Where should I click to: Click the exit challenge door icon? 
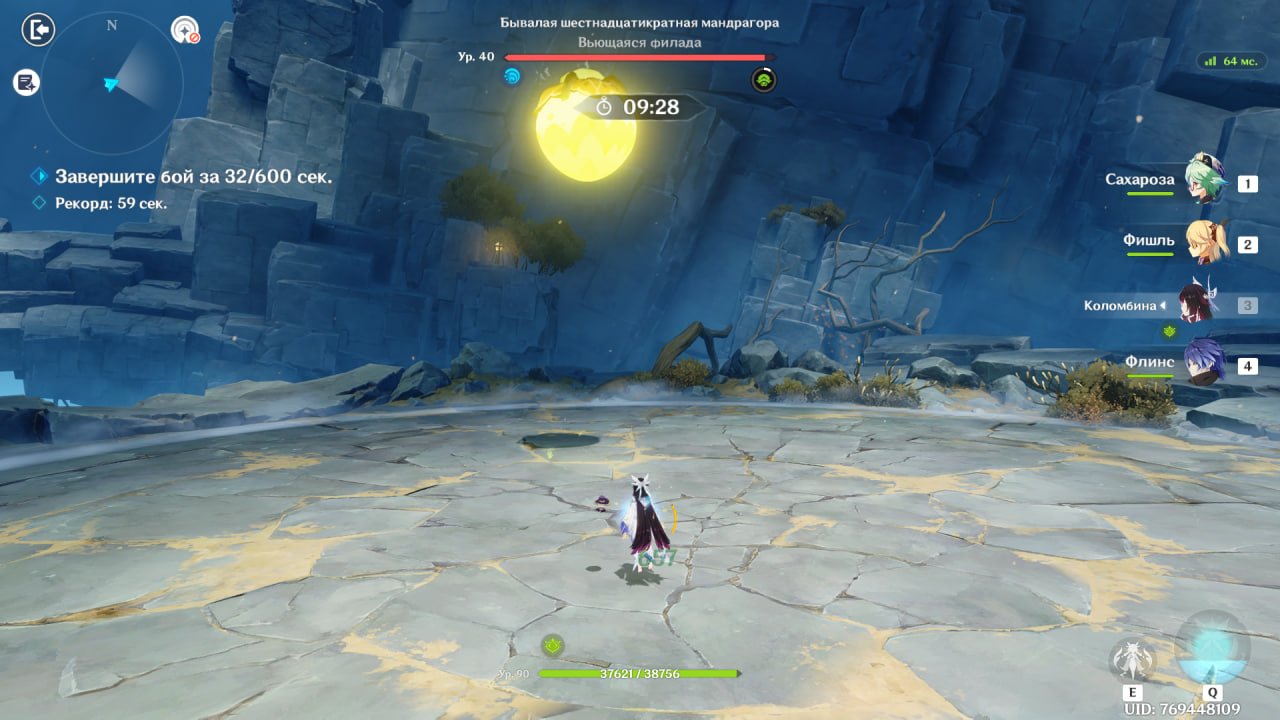[37, 30]
